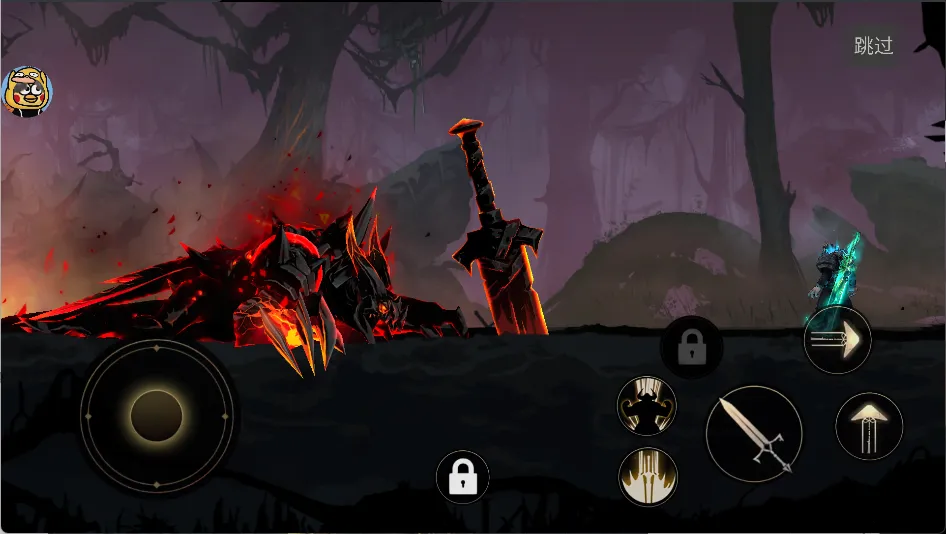Image resolution: width=946 pixels, height=534 pixels.
Task: Trigger the falling blades skill
Action: click(x=648, y=476)
